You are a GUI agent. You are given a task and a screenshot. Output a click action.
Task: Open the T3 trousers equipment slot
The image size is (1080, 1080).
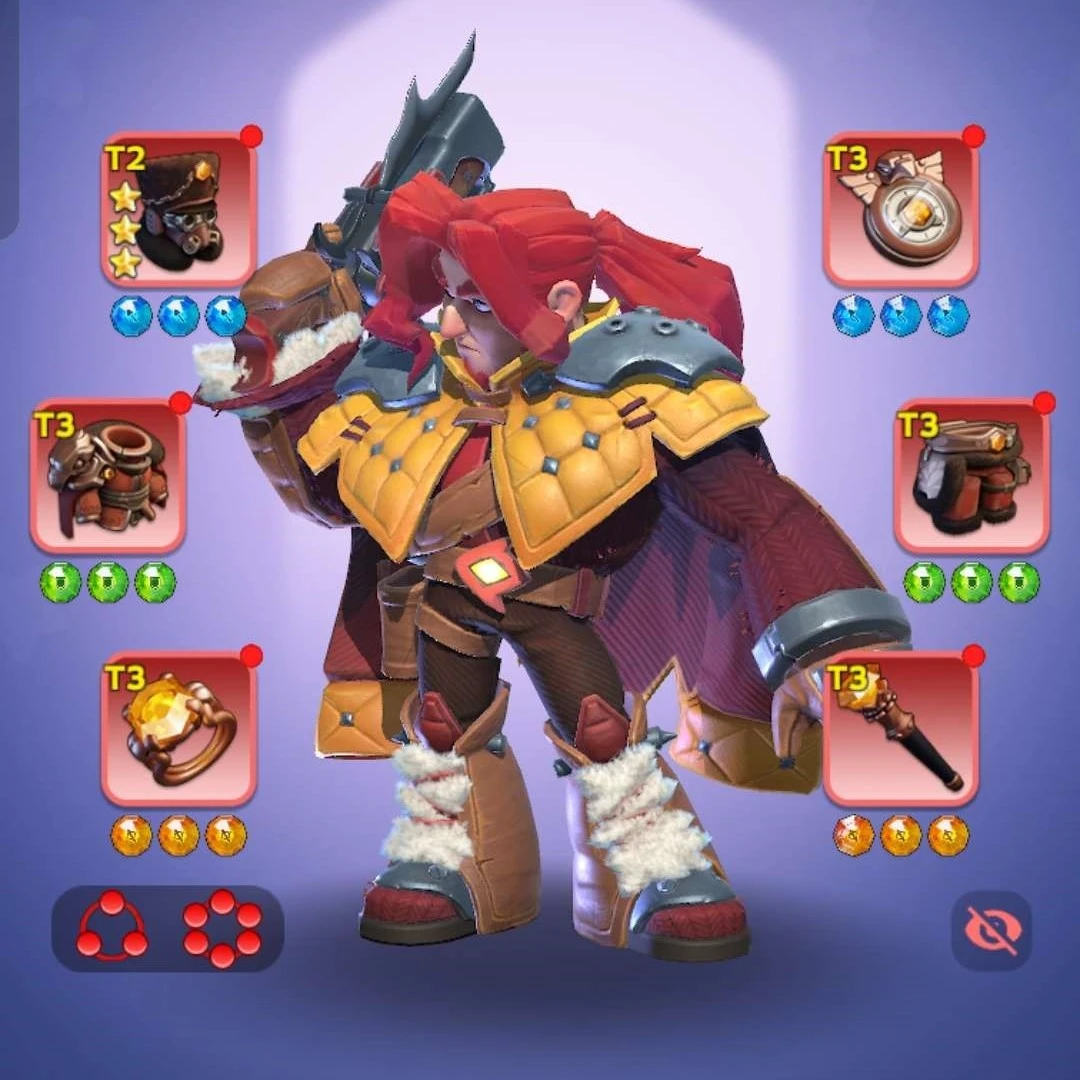coord(971,476)
